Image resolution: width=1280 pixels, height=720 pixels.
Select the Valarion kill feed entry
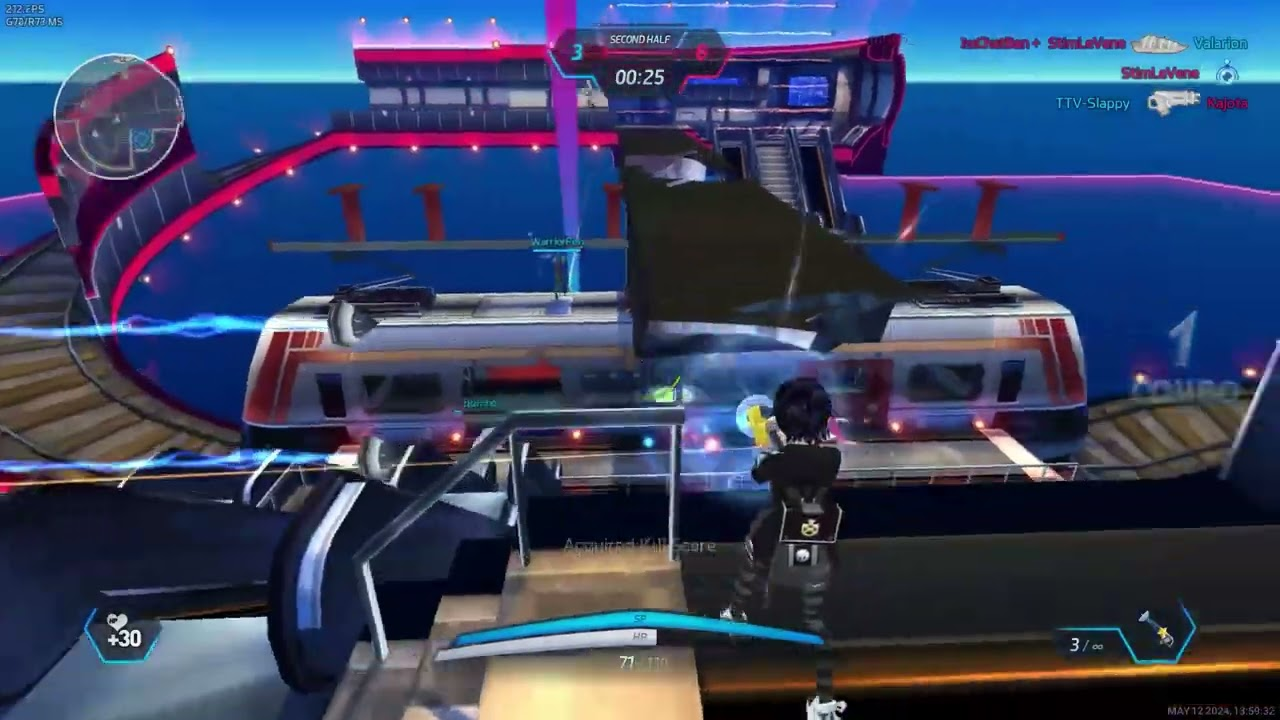click(1219, 44)
